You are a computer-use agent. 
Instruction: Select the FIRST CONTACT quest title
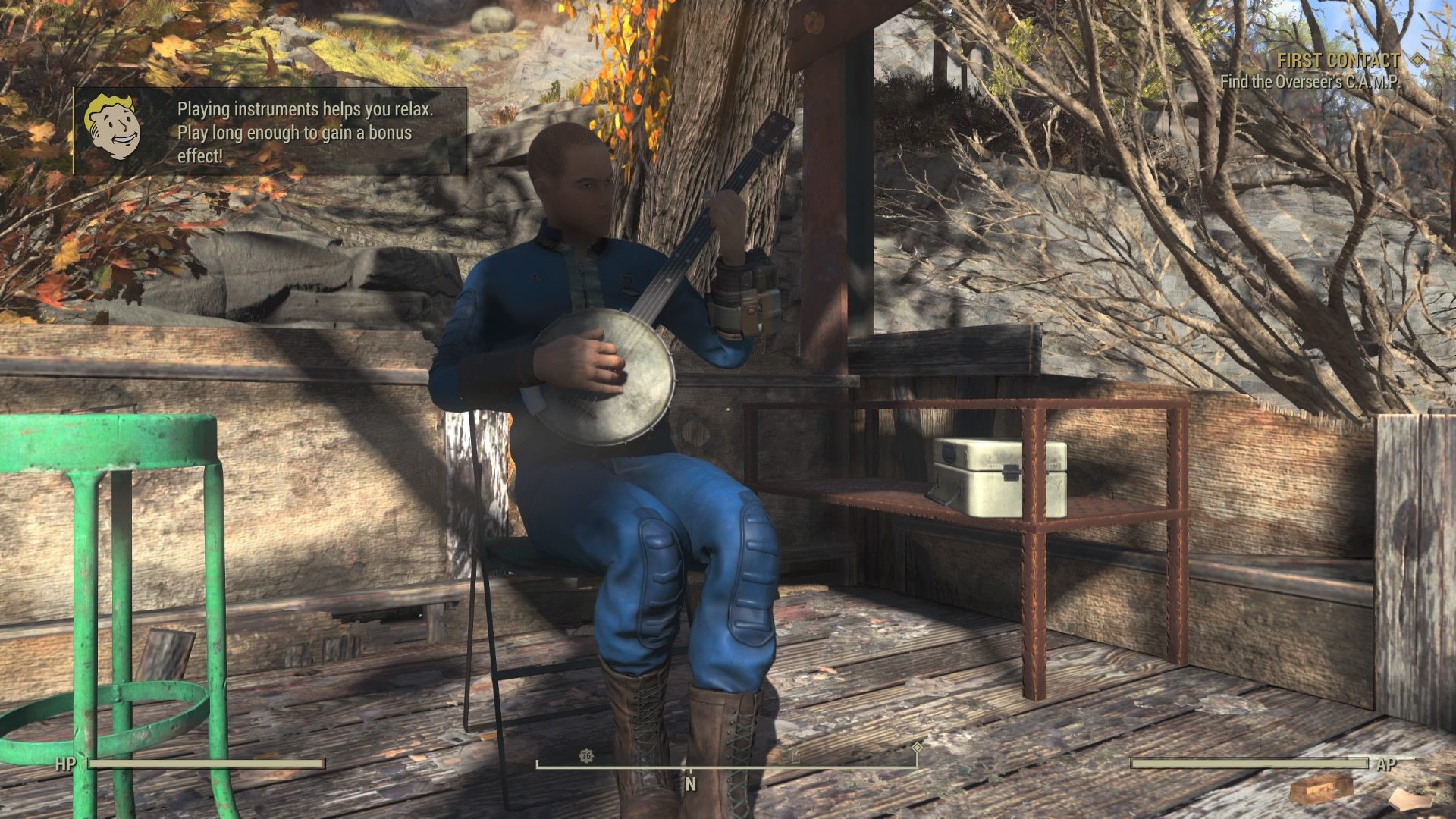coord(1339,61)
